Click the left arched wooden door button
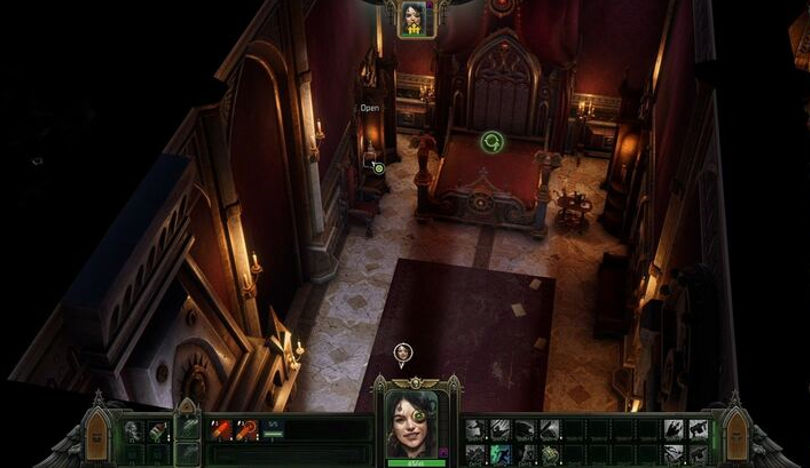The image size is (810, 468). [98, 431]
